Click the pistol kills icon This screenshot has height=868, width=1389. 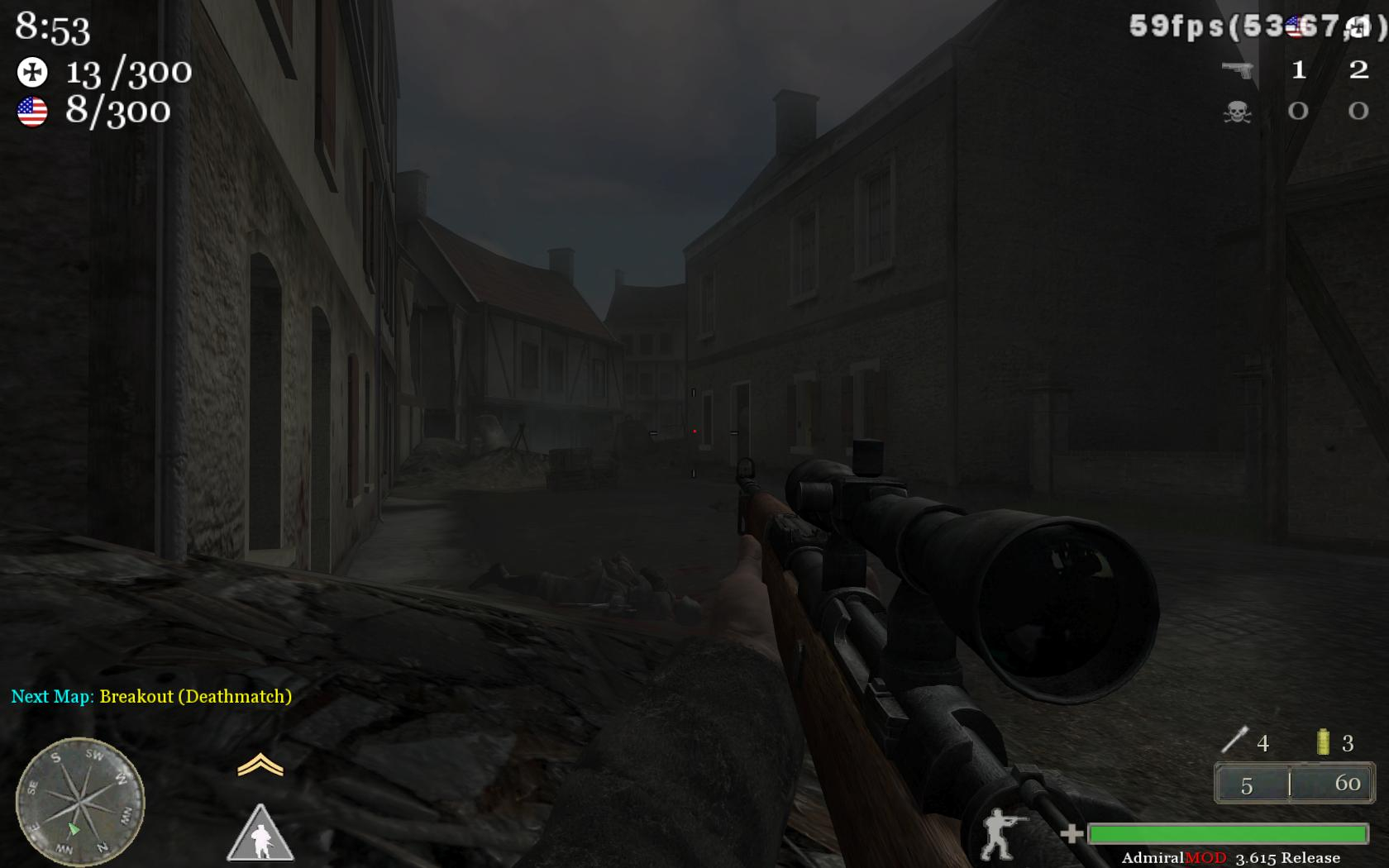click(x=1238, y=70)
